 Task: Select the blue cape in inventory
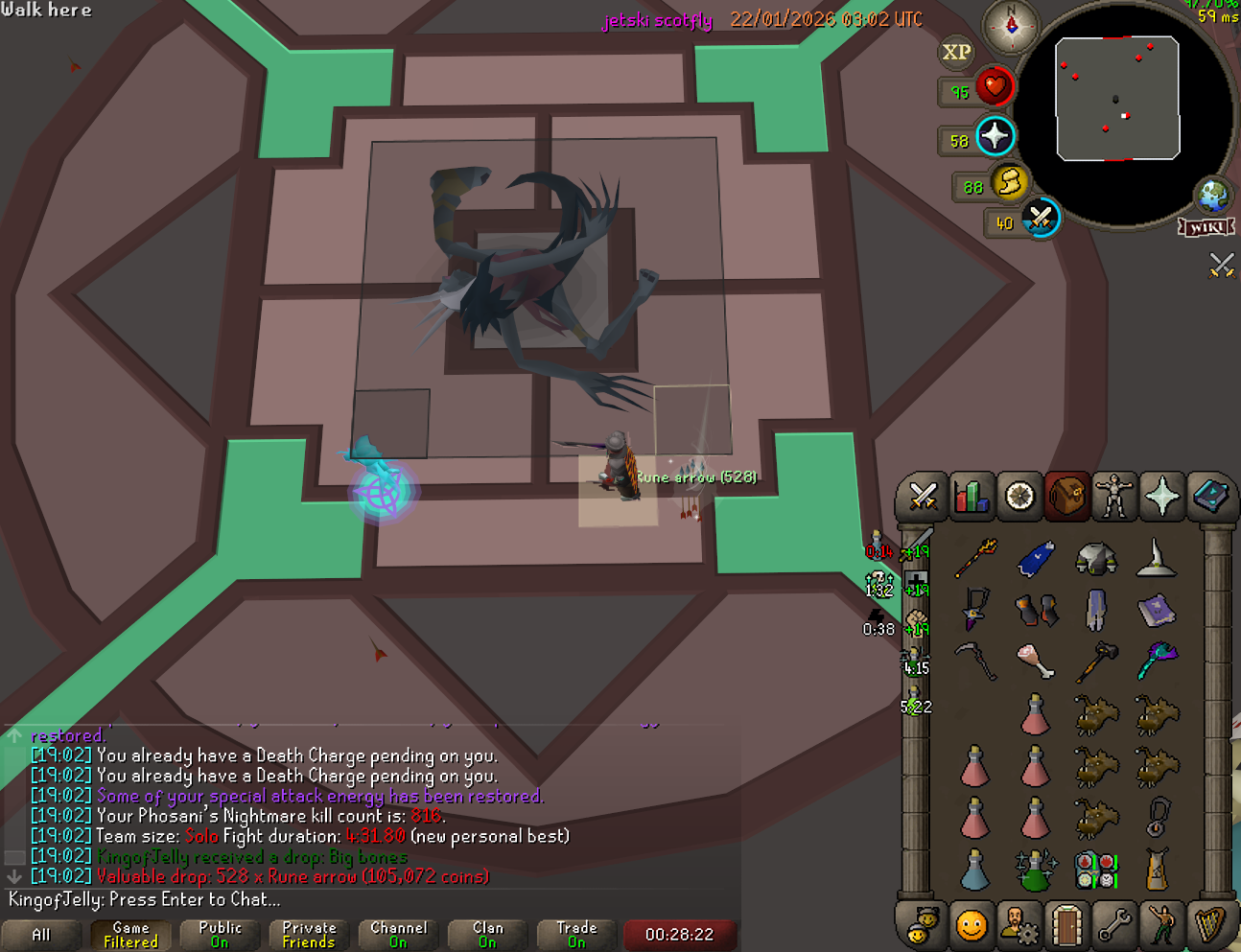click(1035, 558)
